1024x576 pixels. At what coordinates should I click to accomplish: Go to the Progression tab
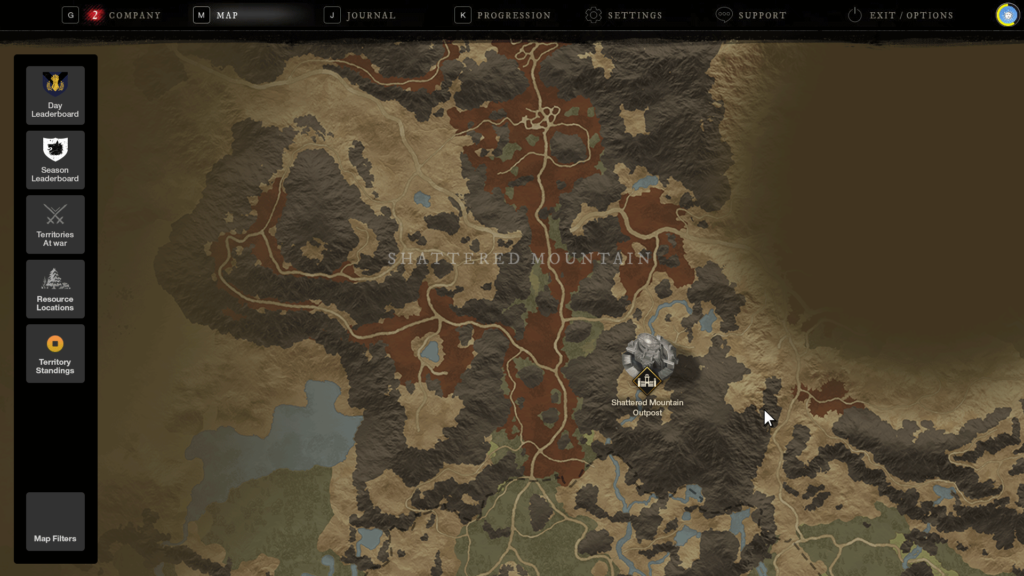coord(513,16)
